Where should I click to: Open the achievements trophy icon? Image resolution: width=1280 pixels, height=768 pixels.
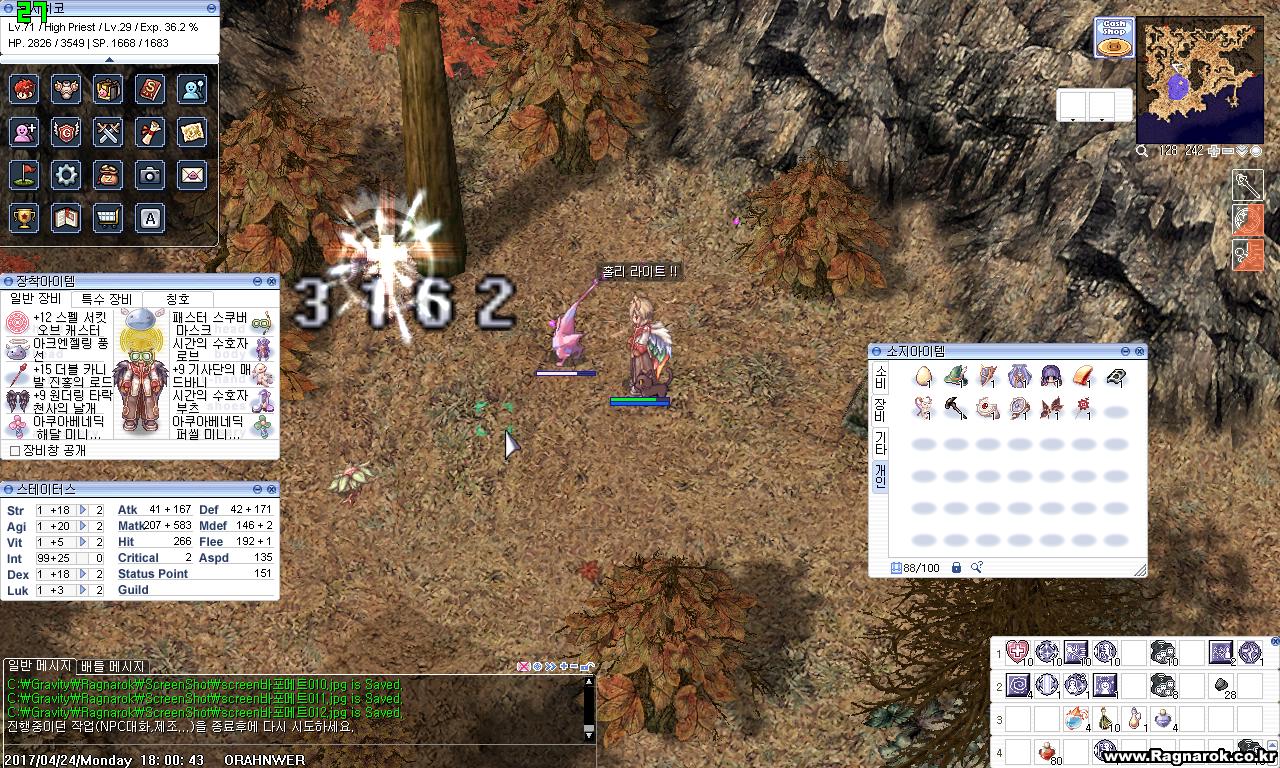click(23, 217)
